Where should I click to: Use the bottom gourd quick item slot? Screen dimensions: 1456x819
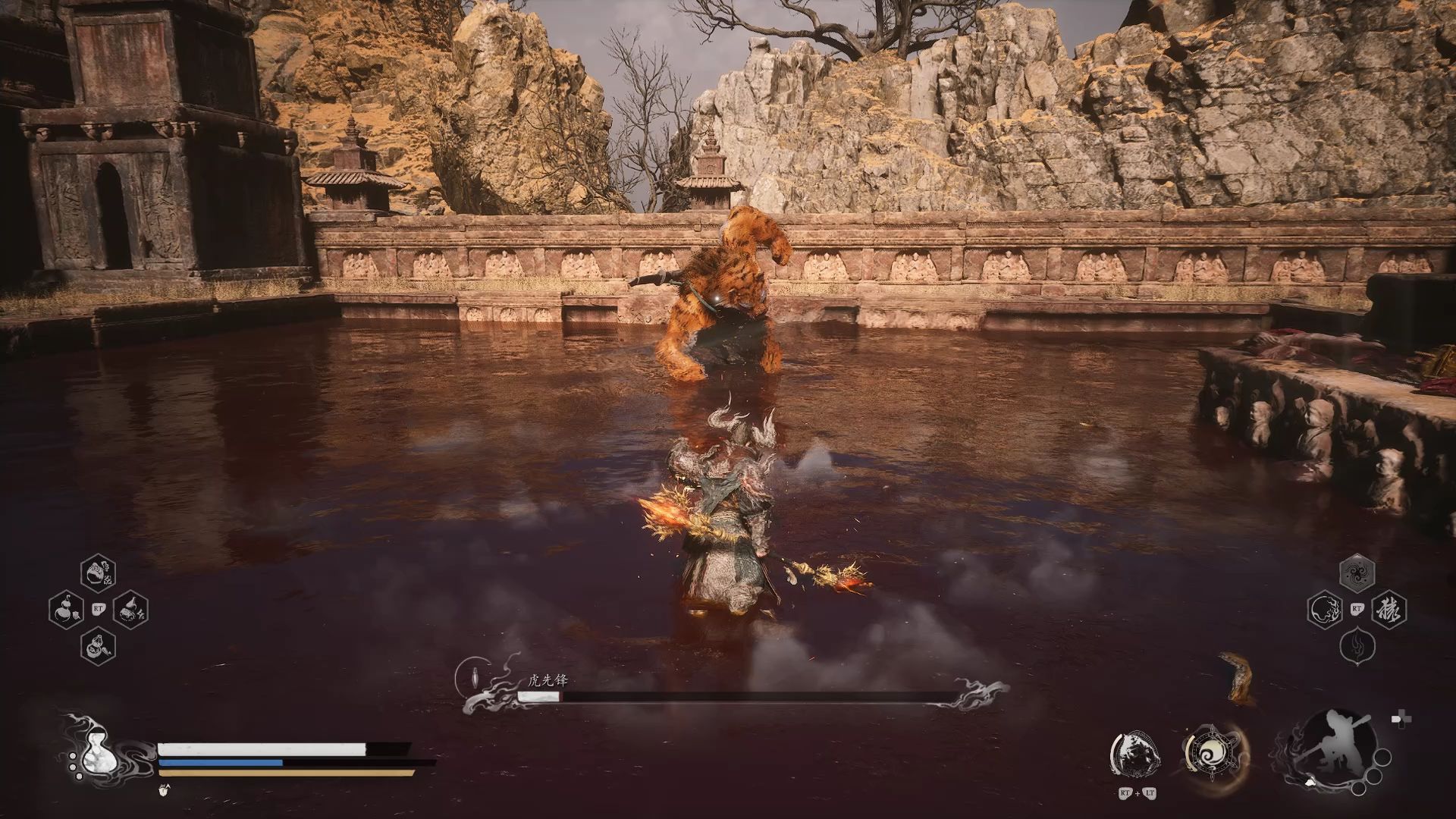click(x=98, y=645)
